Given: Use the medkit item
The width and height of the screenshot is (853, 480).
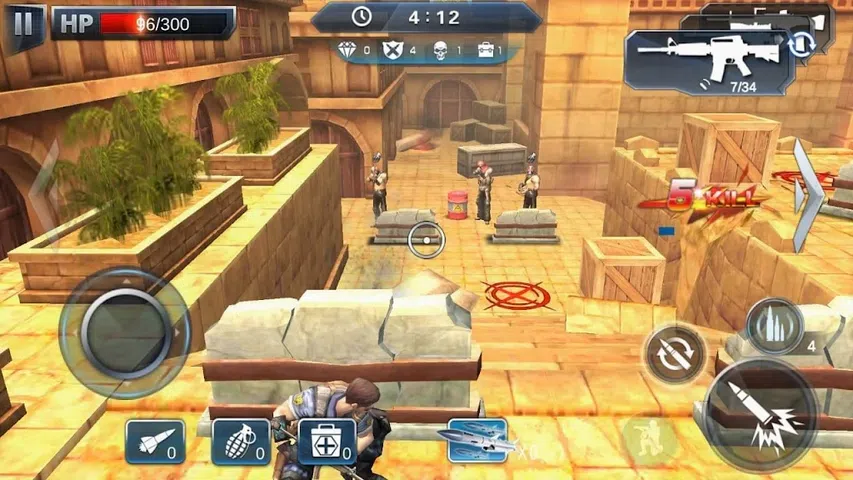Looking at the screenshot, I should point(327,441).
